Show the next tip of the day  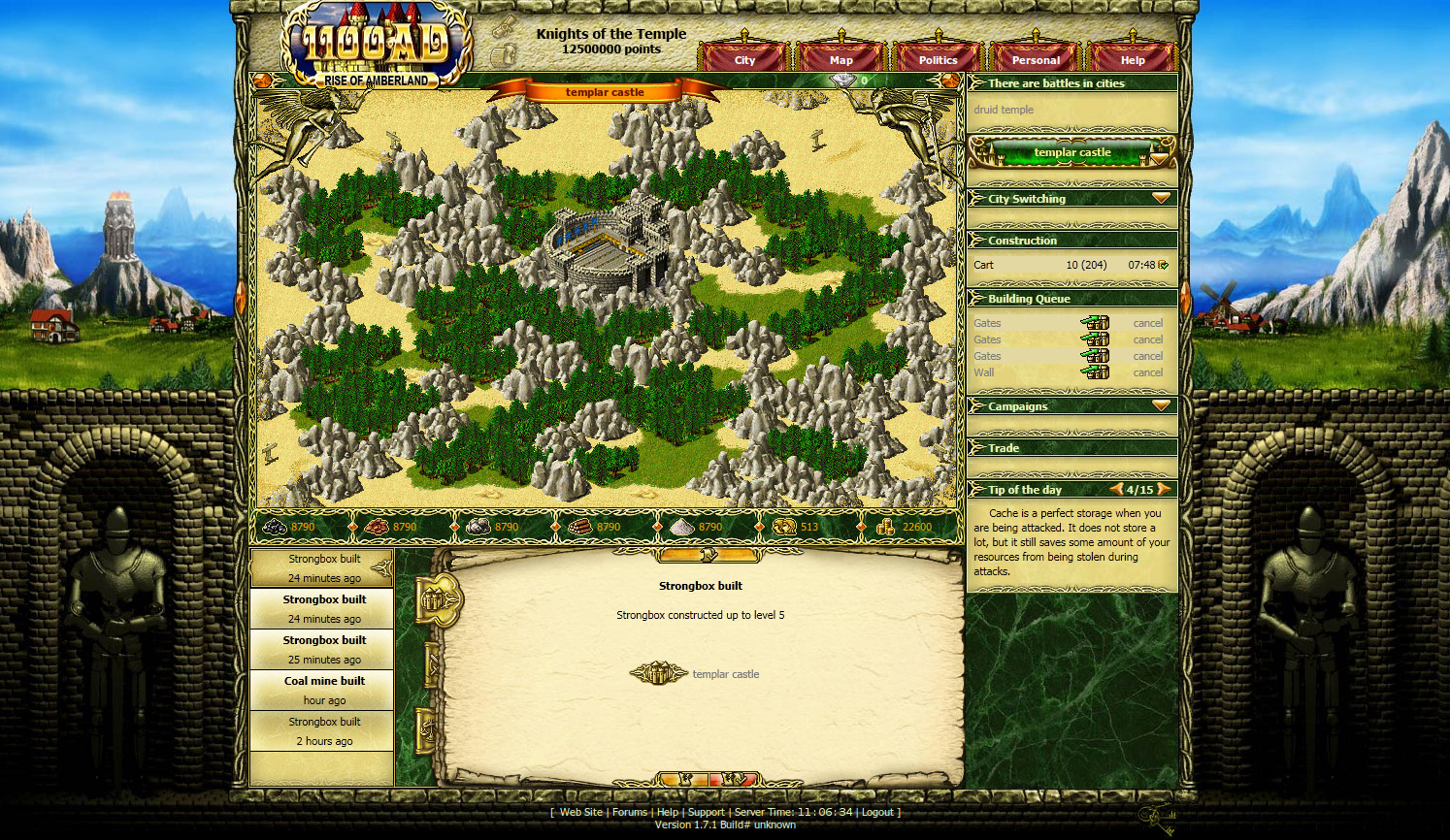click(1164, 490)
